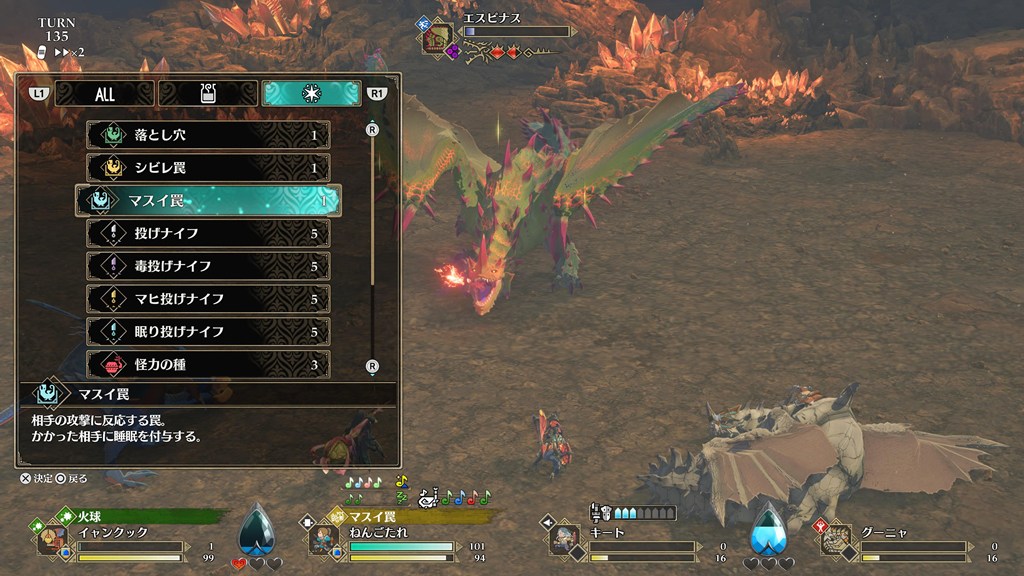Select the キート ally portrait
The width and height of the screenshot is (1024, 576).
(x=565, y=539)
